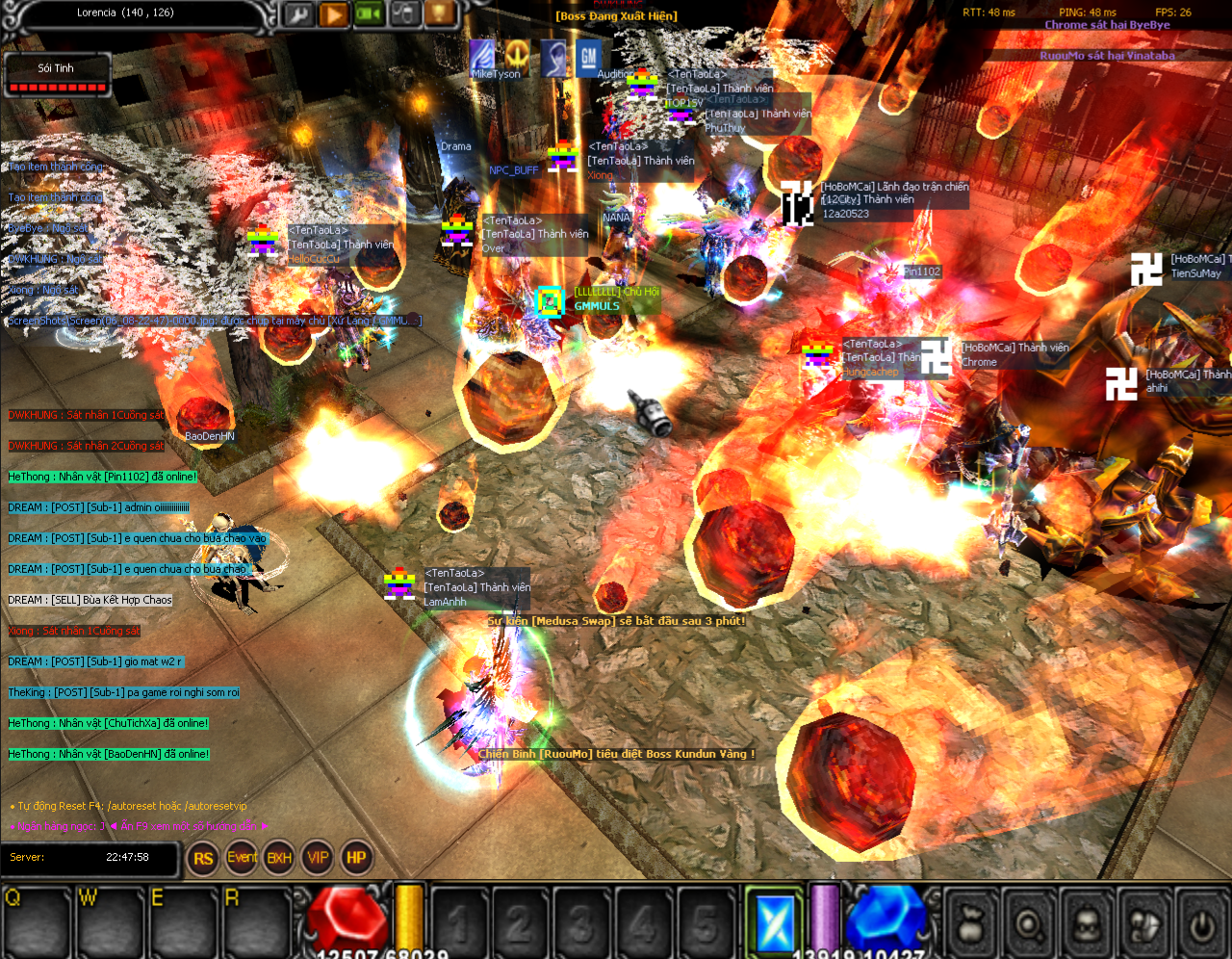This screenshot has width=1232, height=959.
Task: Click the RS reset button
Action: [203, 858]
